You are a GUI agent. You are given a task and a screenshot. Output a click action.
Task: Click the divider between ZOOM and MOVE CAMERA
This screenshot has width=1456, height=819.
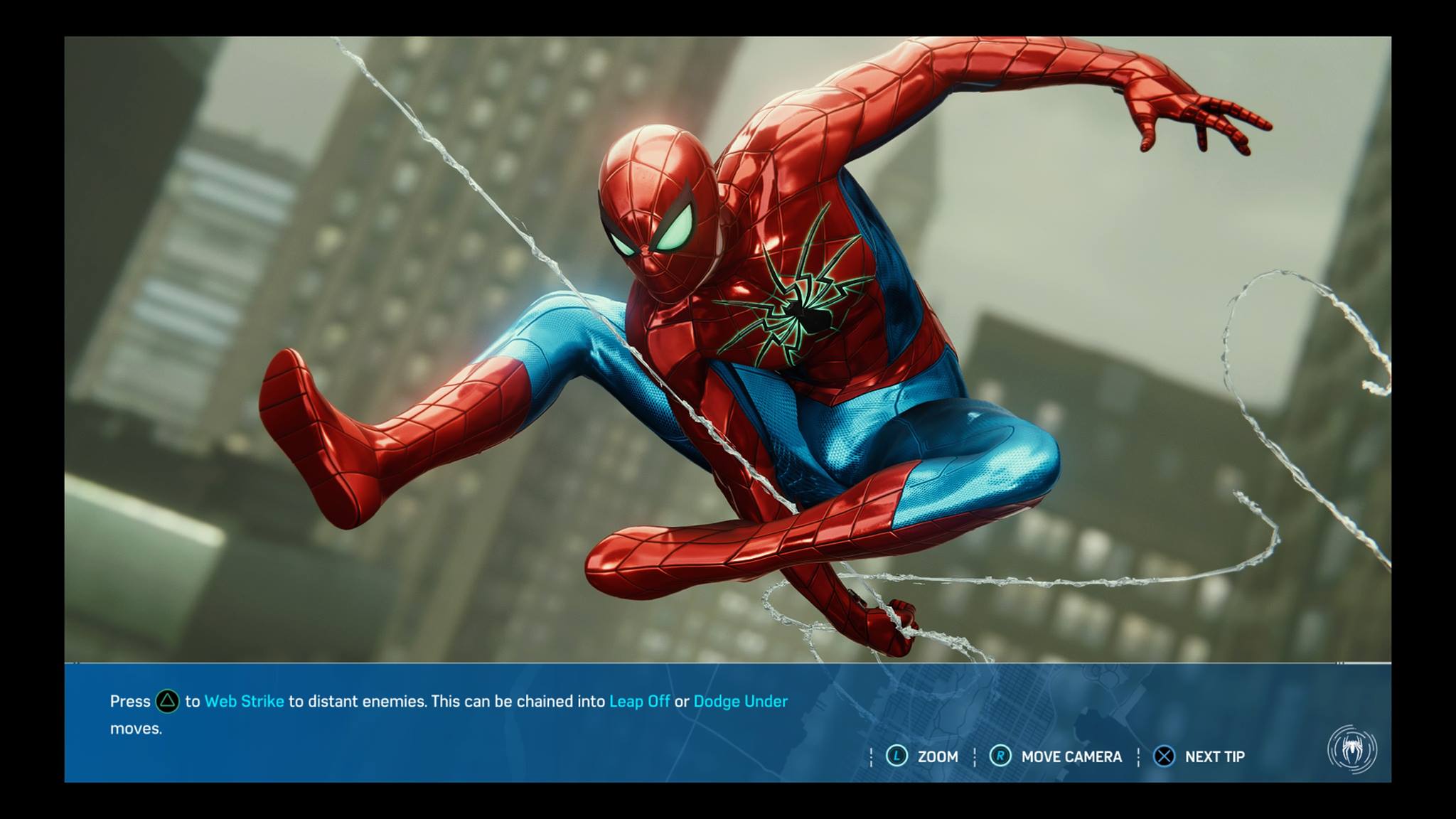(x=973, y=756)
